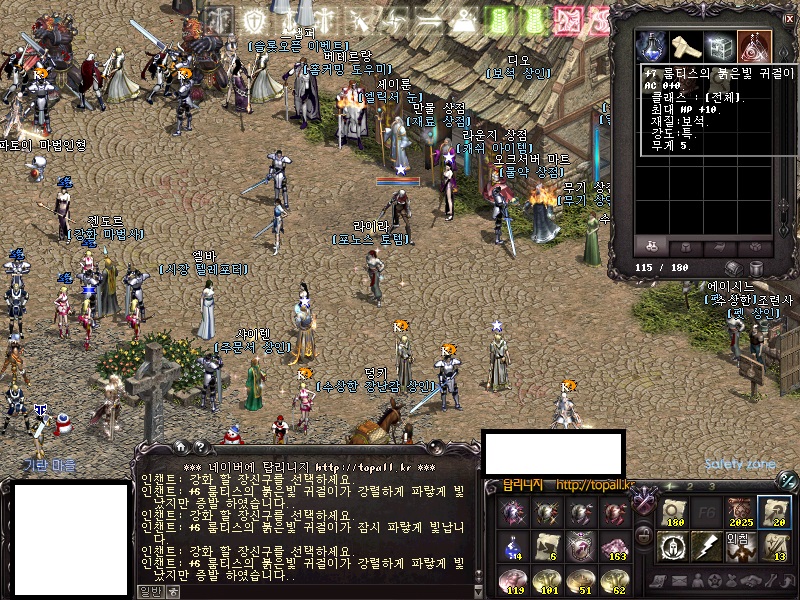
Task: Select the red Roomtis earring item
Action: (752, 47)
